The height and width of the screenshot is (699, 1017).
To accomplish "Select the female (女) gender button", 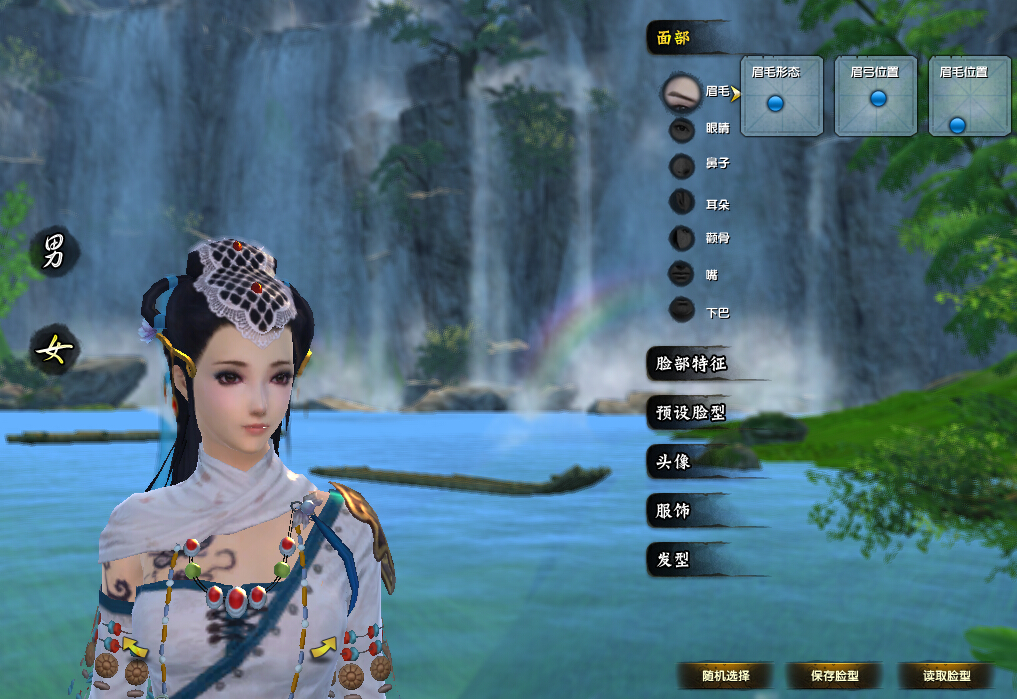I will 52,349.
